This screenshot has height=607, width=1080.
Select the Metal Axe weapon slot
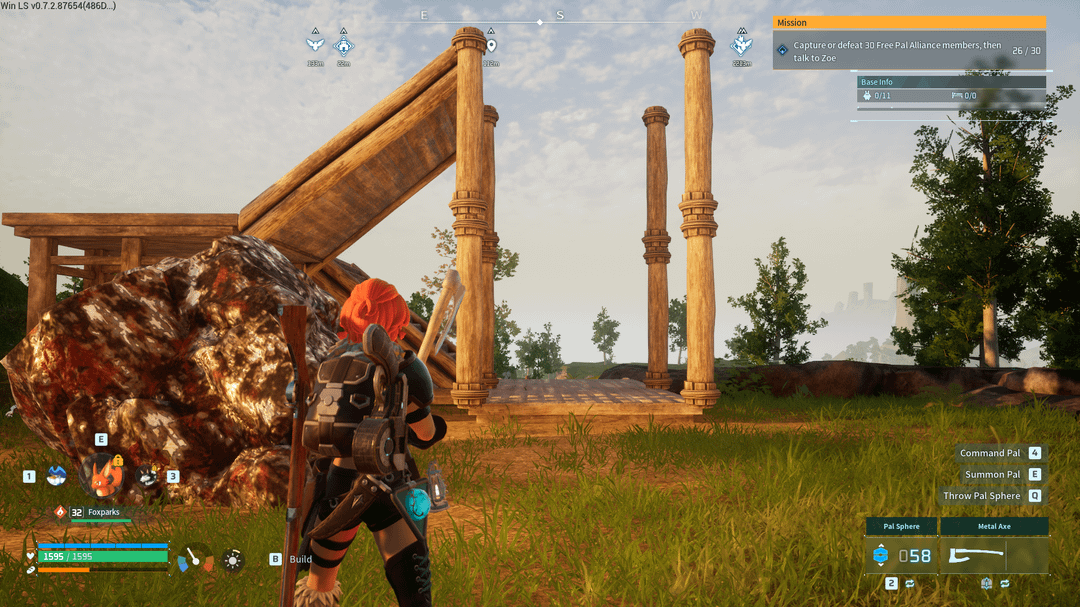point(993,556)
